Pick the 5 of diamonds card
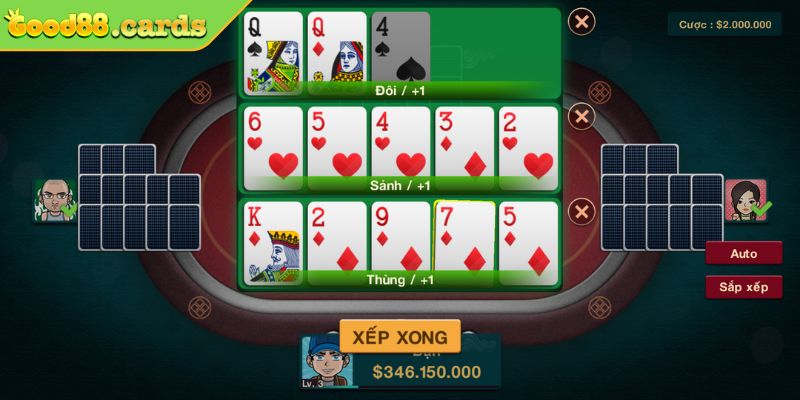 (528, 240)
